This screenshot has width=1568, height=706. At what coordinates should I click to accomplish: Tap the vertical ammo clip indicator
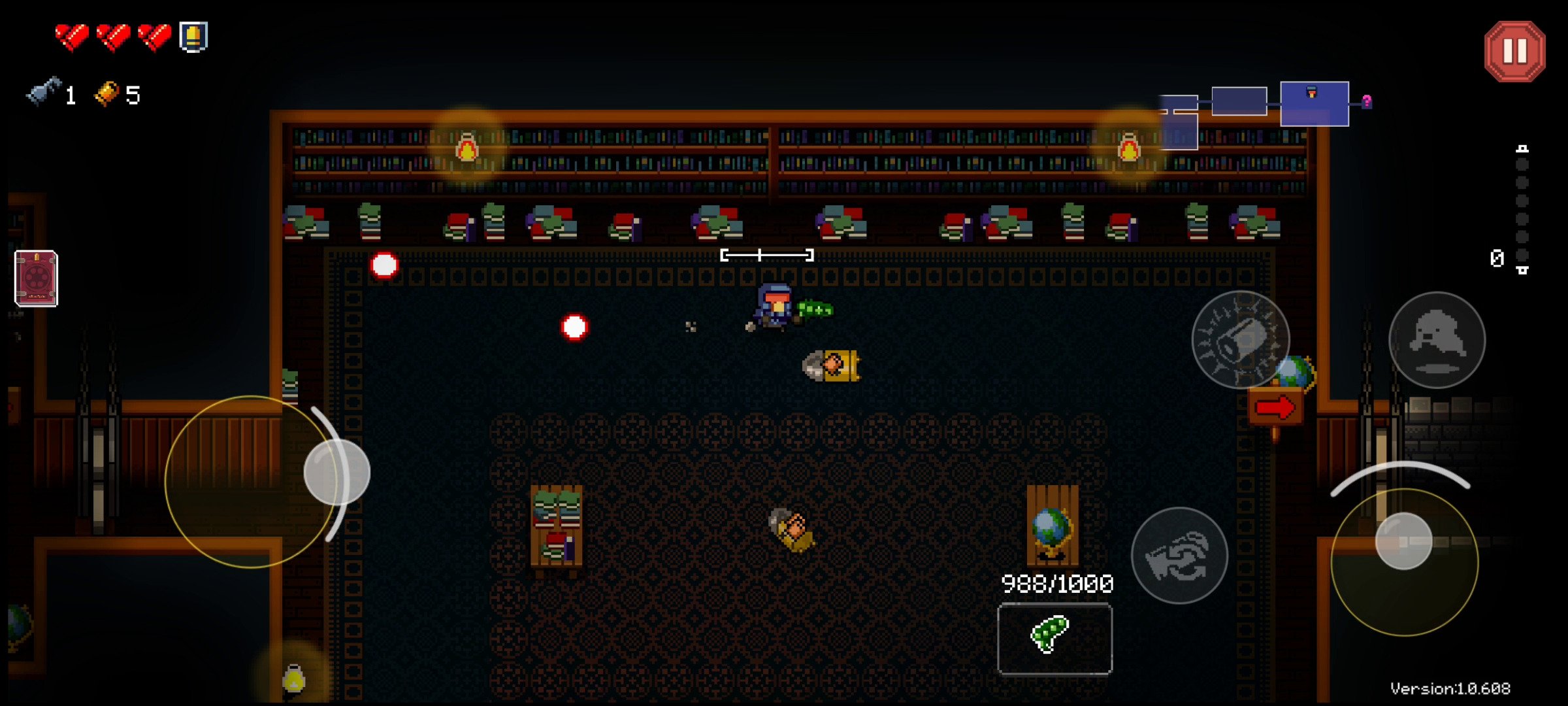point(1524,209)
